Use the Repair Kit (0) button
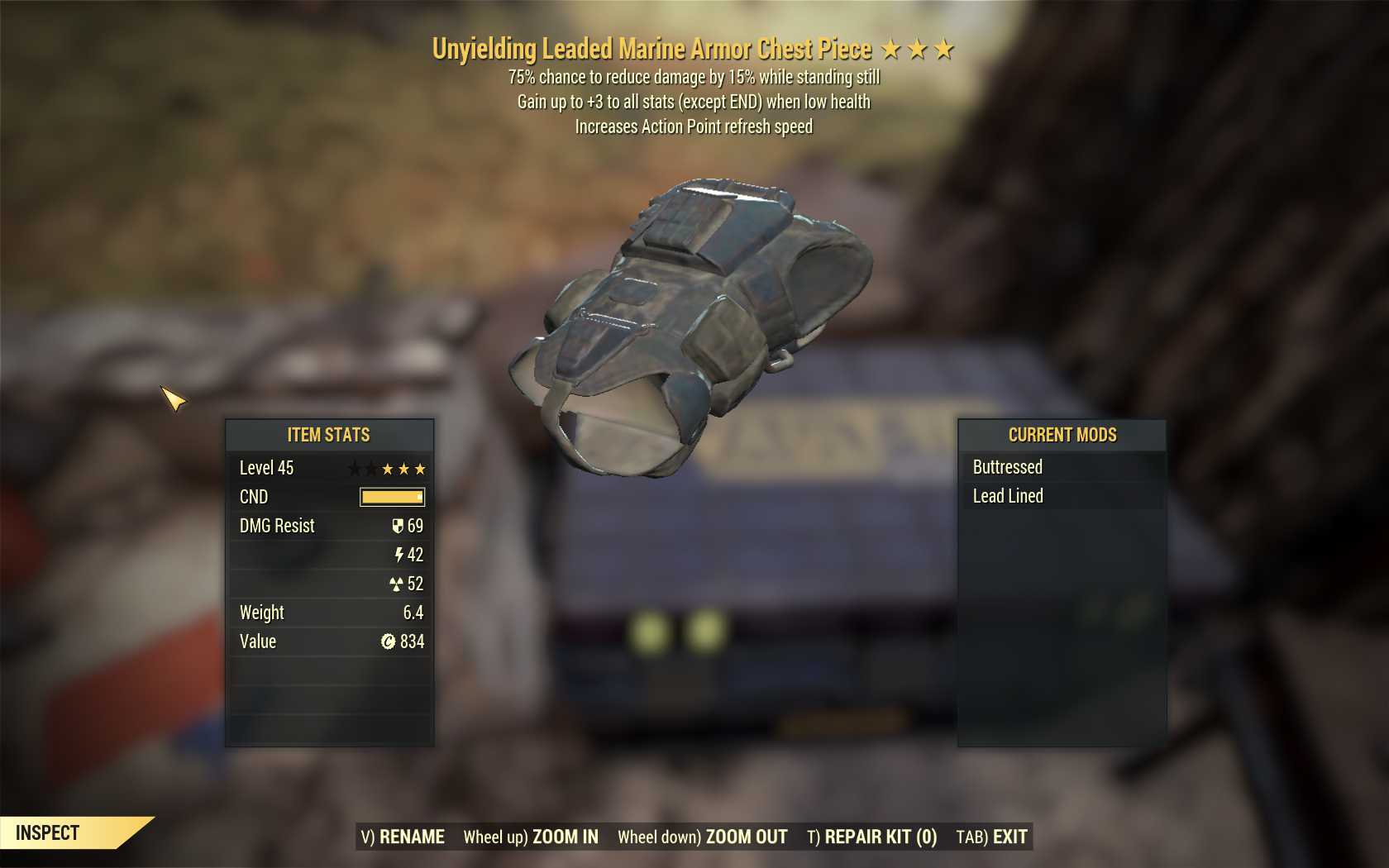 (x=871, y=837)
